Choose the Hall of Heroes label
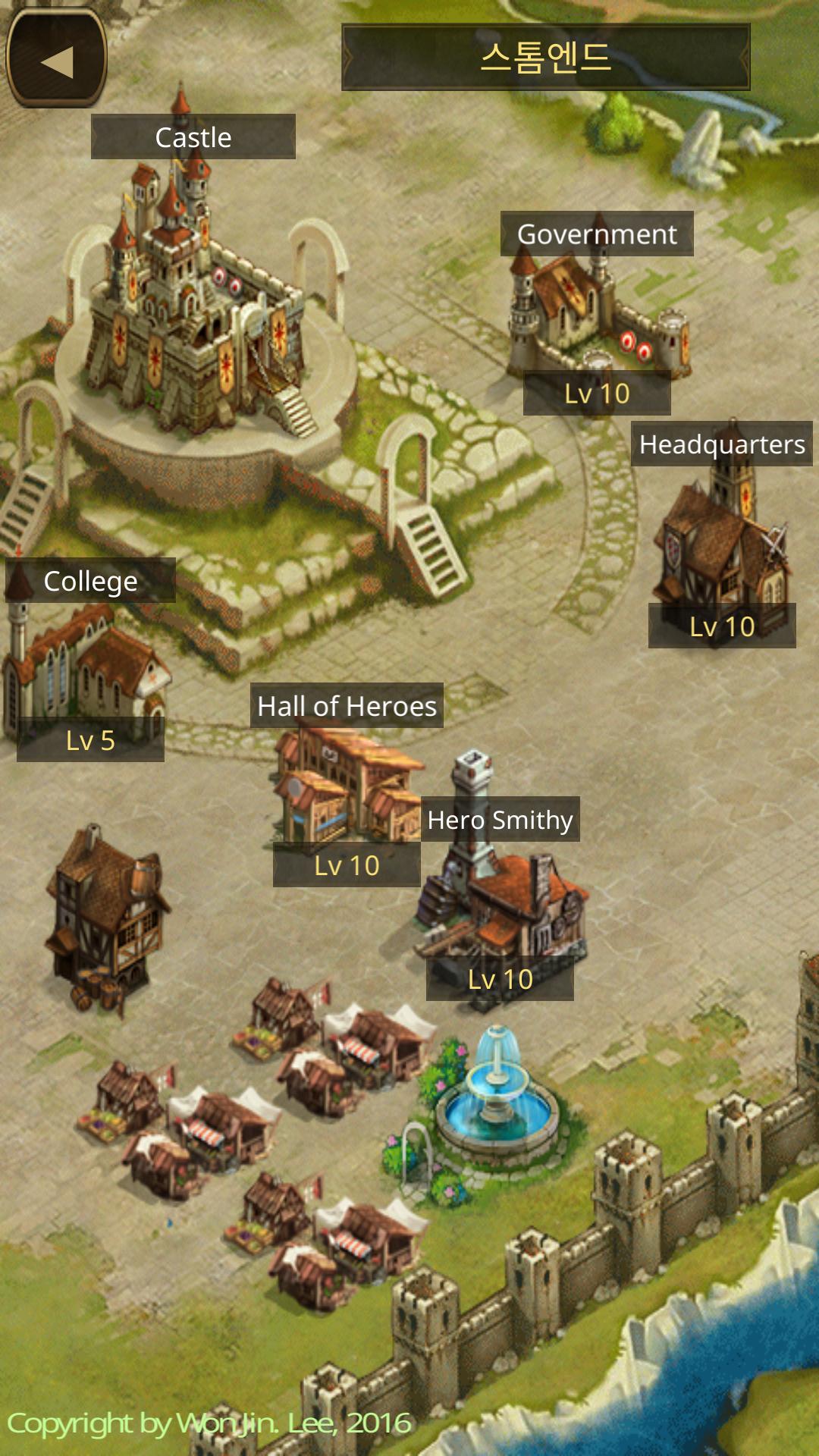 347,706
